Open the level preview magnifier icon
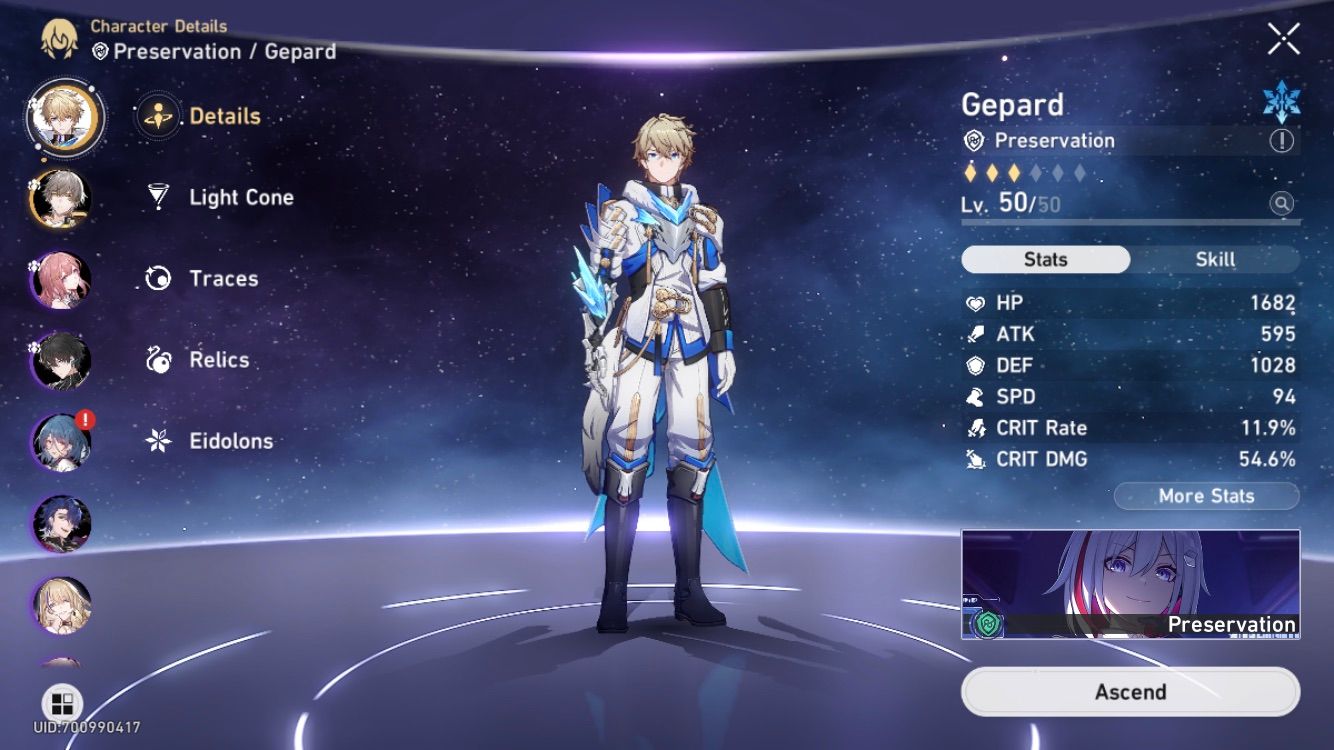 pos(1281,204)
